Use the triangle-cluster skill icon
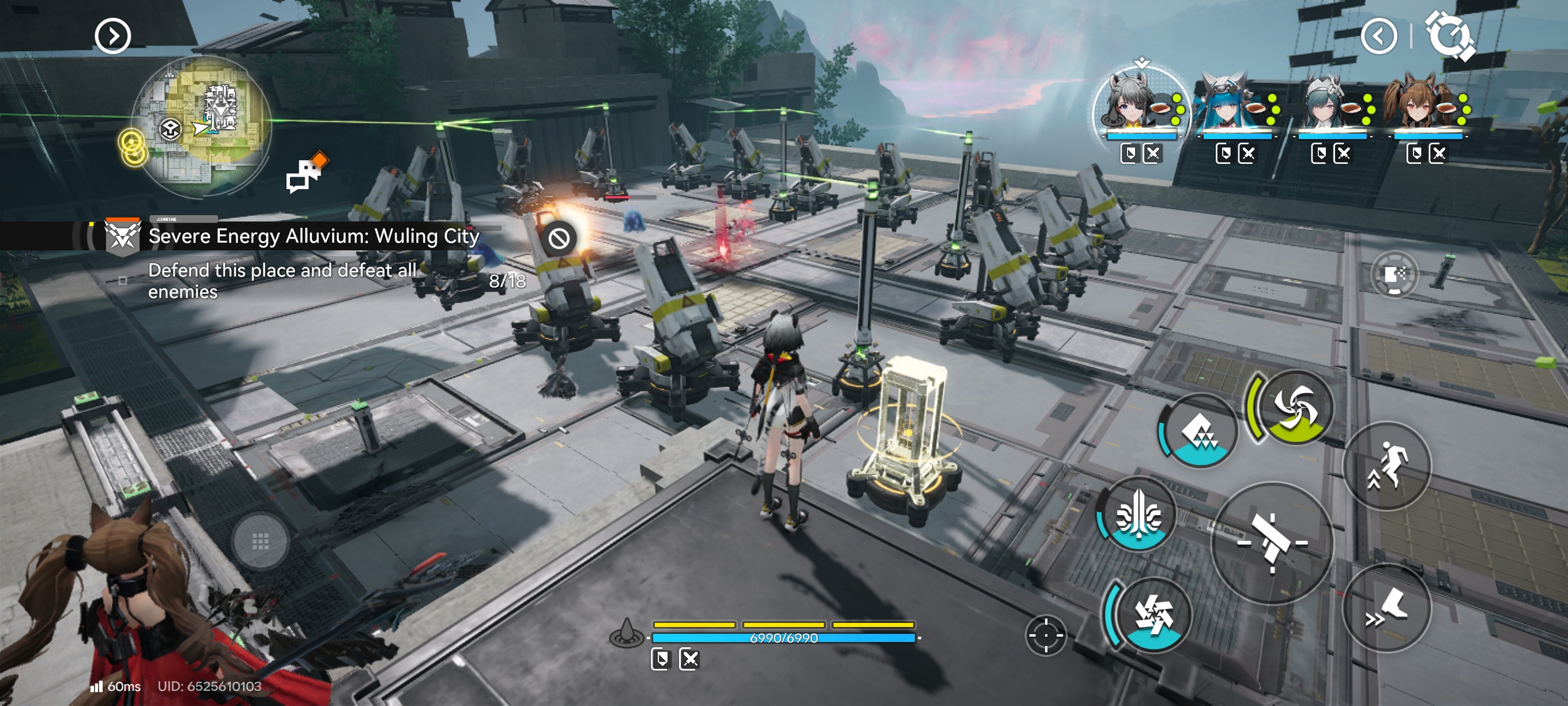This screenshot has height=706, width=1568. pos(1200,432)
